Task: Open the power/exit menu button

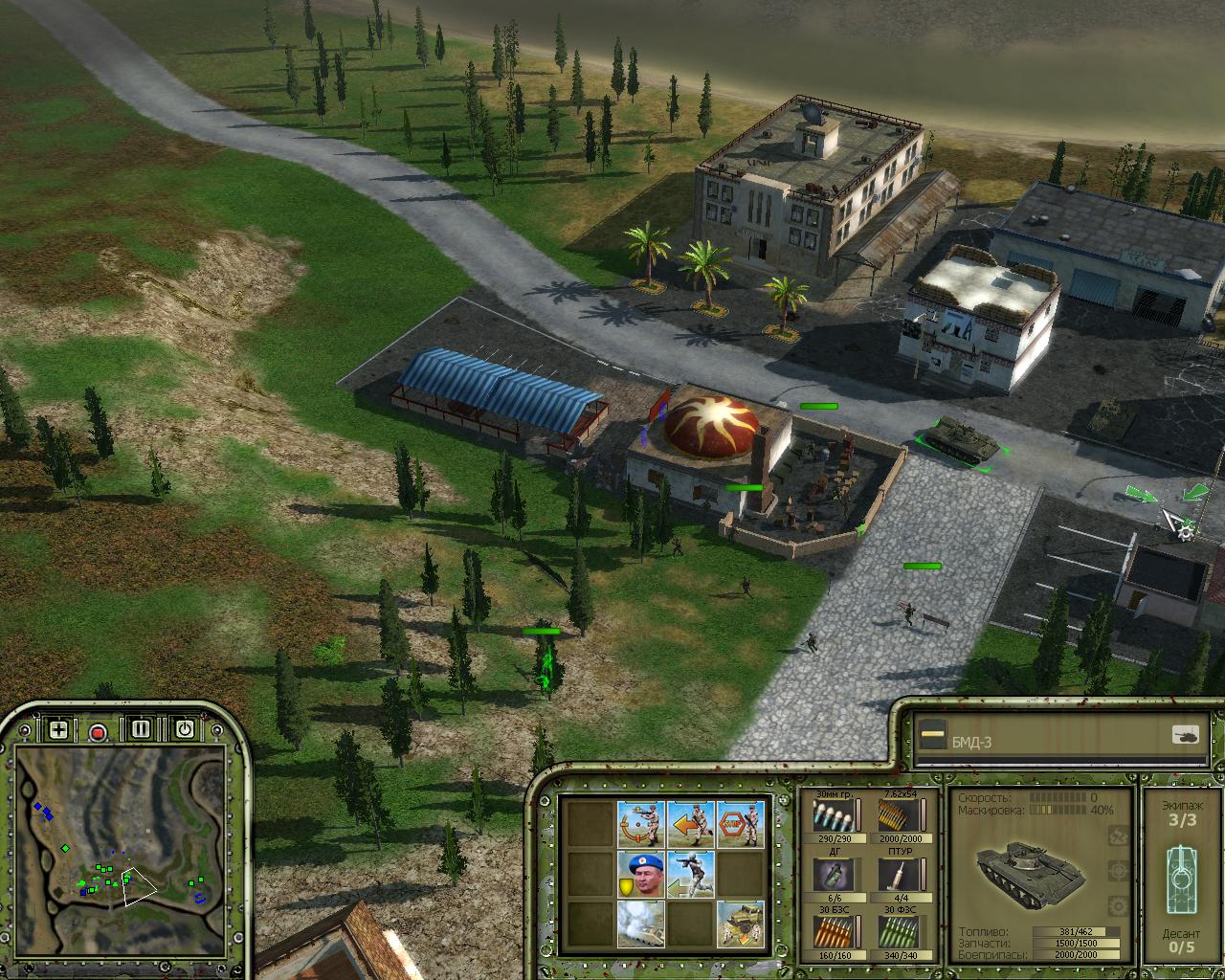Action: tap(184, 729)
